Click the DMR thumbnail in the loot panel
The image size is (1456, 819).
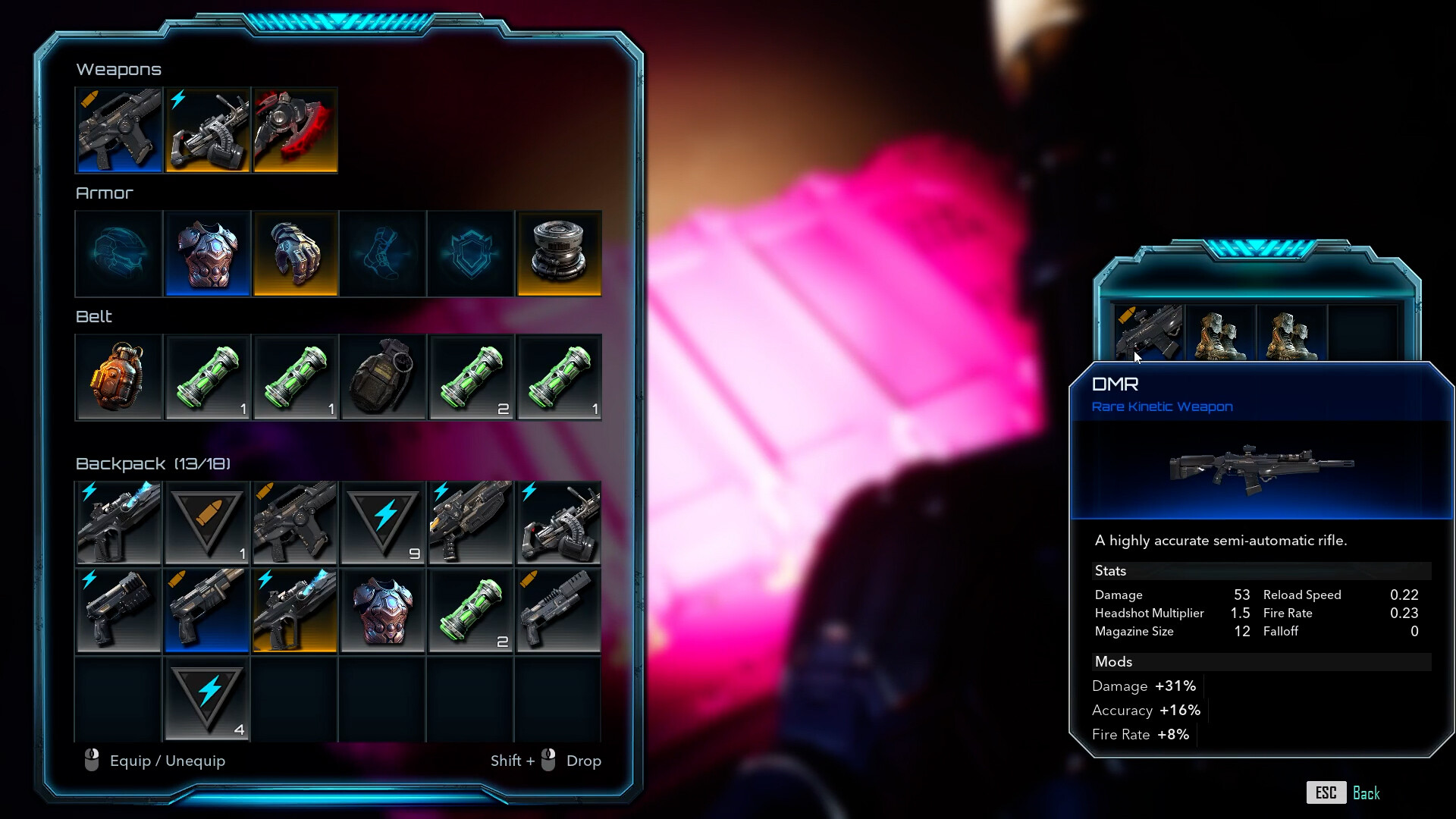1147,334
